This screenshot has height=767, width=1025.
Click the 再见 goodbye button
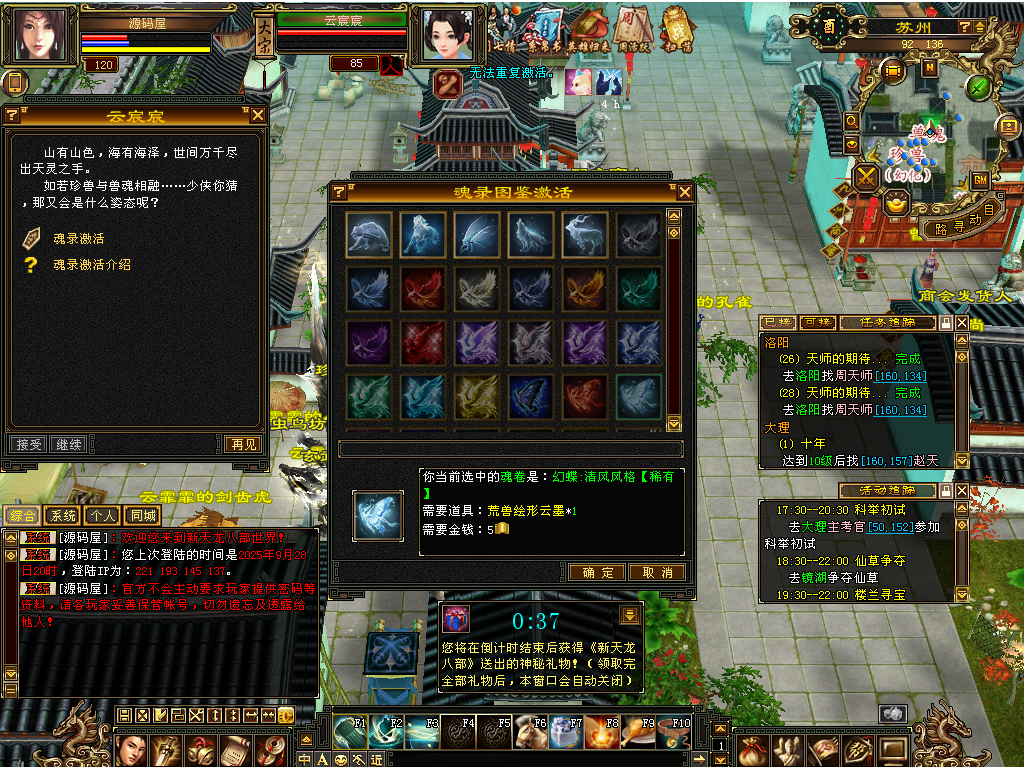click(243, 444)
